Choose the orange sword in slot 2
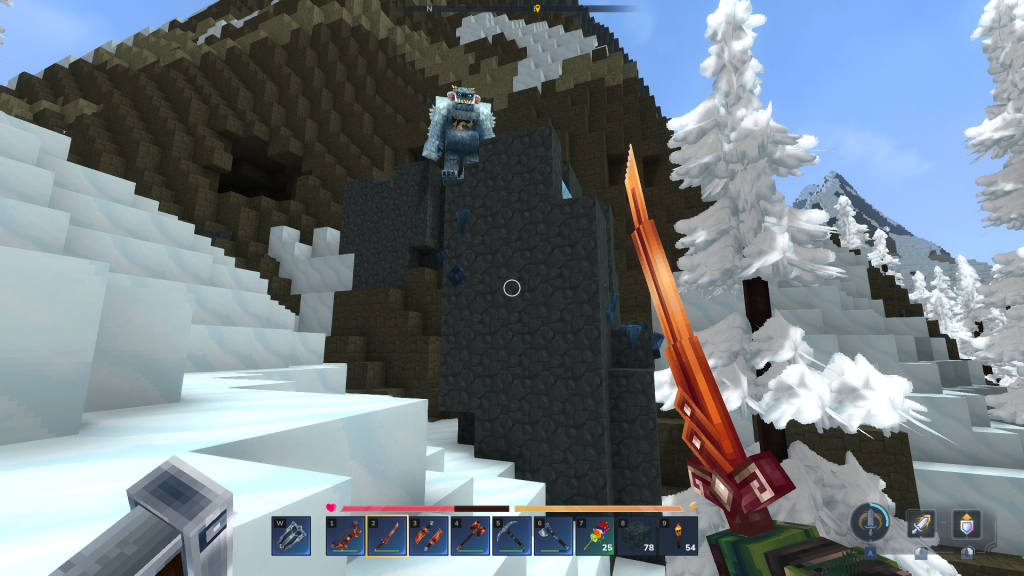This screenshot has height=576, width=1024. click(386, 535)
